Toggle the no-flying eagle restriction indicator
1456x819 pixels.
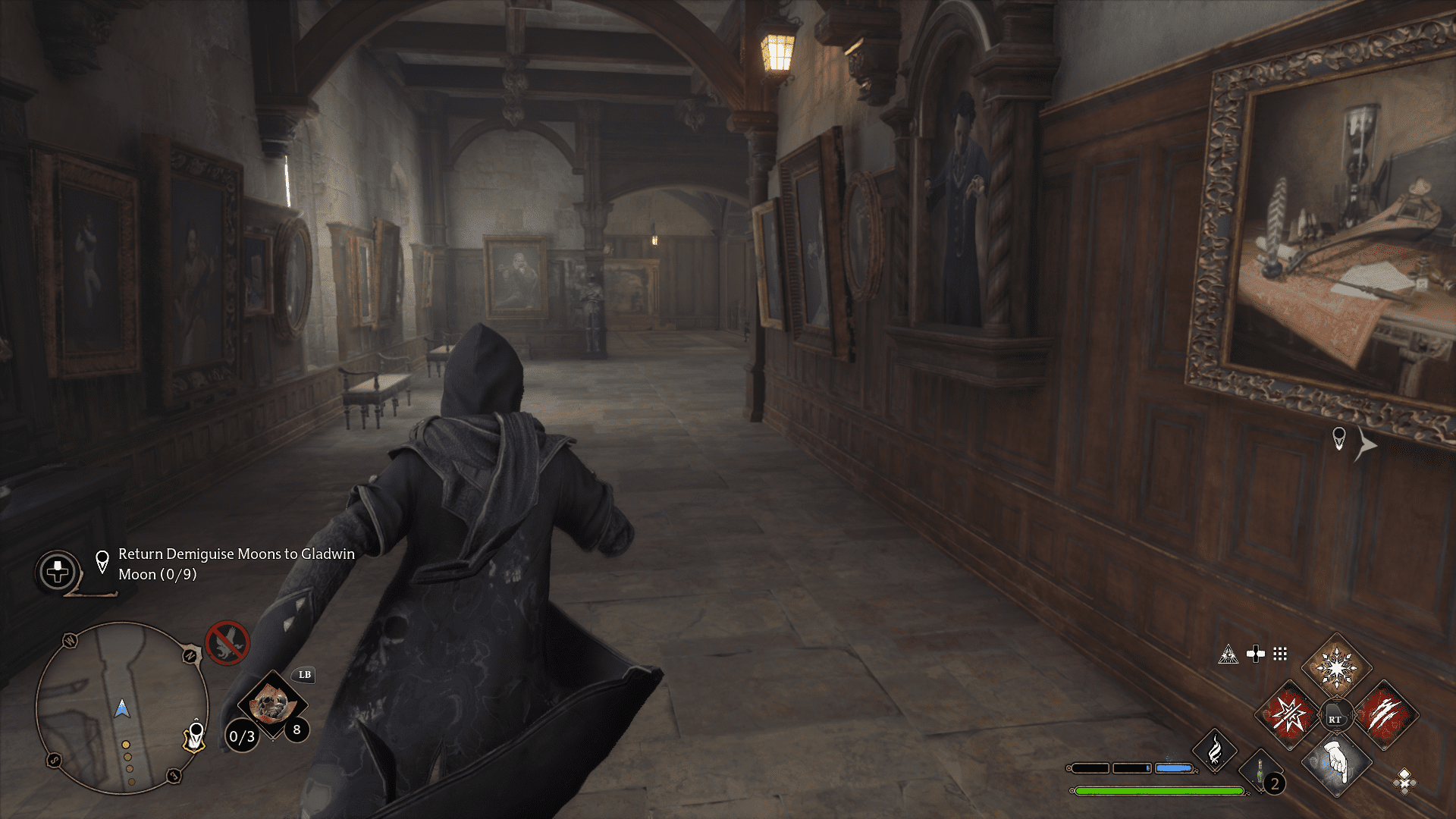[227, 643]
